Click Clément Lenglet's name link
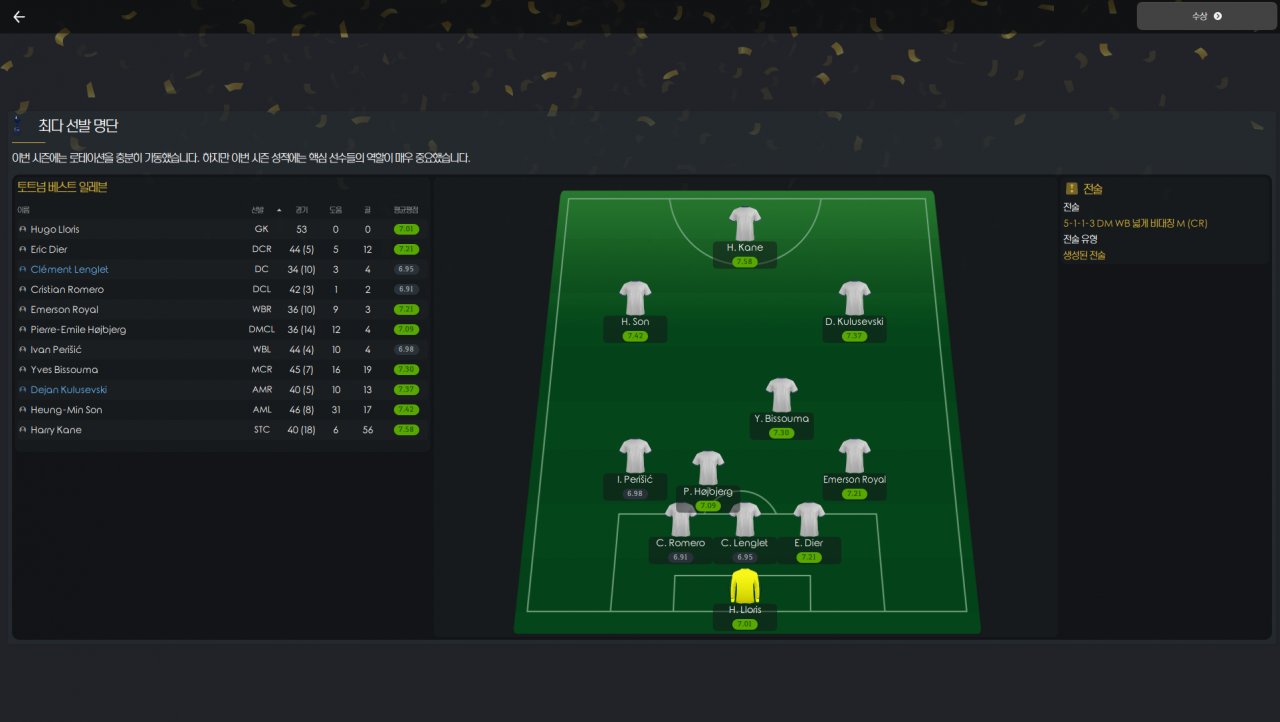Image resolution: width=1280 pixels, height=722 pixels. pyautogui.click(x=69, y=269)
